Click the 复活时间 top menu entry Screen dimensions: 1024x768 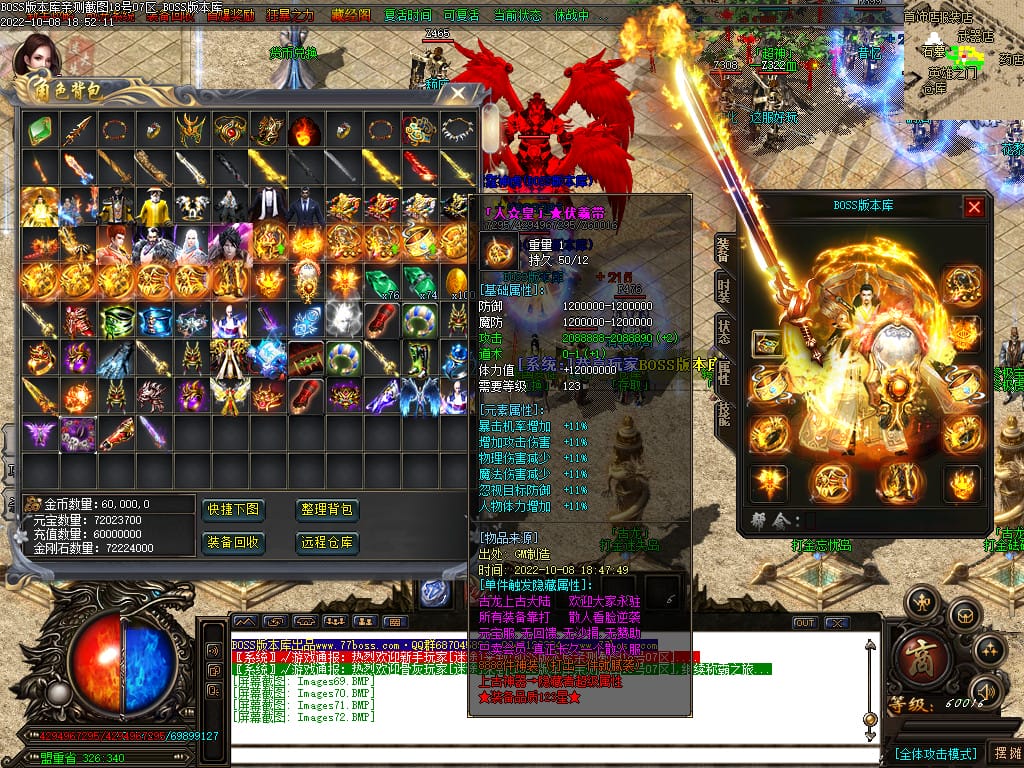coord(408,16)
